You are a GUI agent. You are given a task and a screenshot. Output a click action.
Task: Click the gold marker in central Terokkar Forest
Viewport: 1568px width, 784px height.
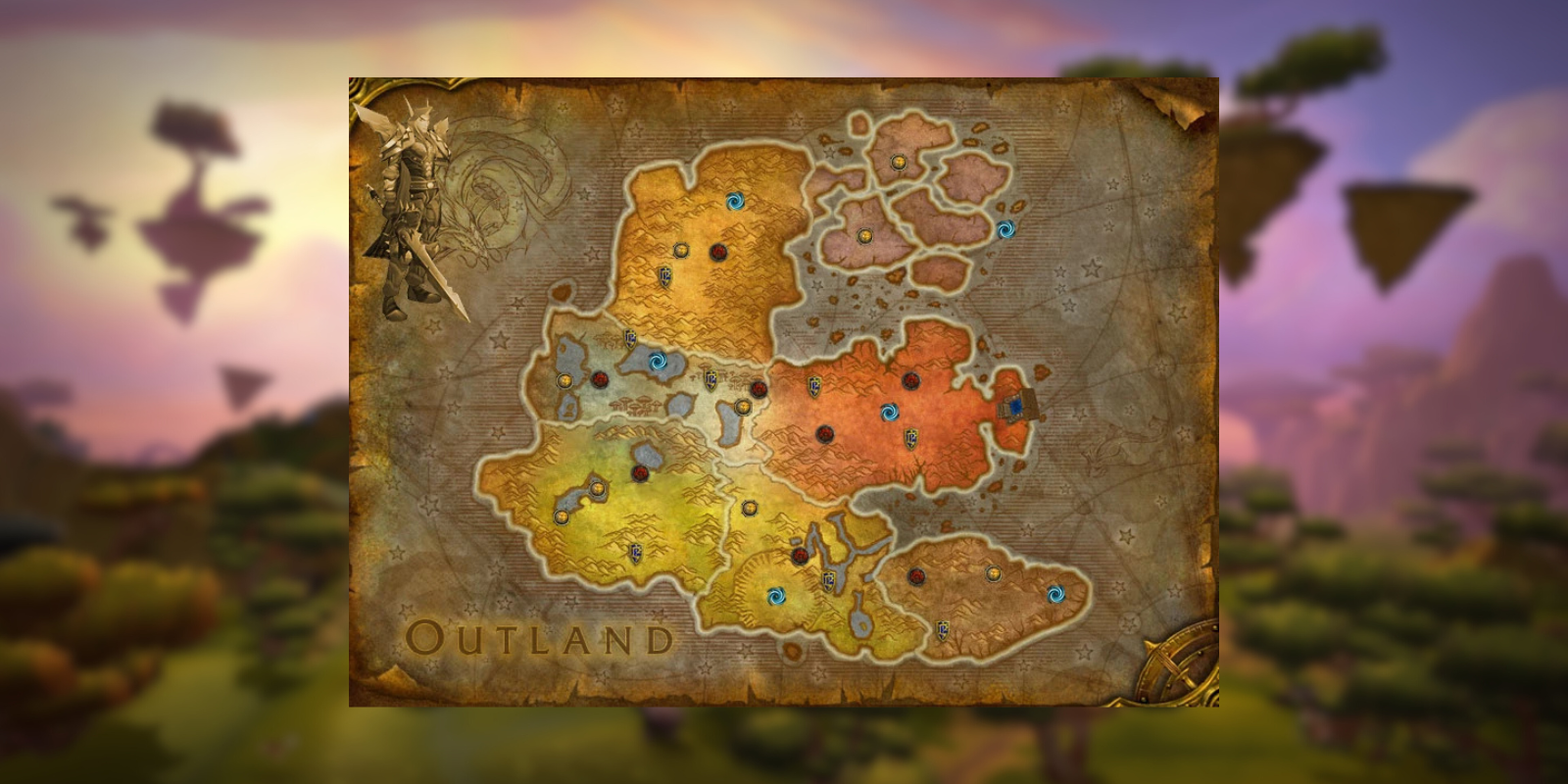click(x=750, y=508)
